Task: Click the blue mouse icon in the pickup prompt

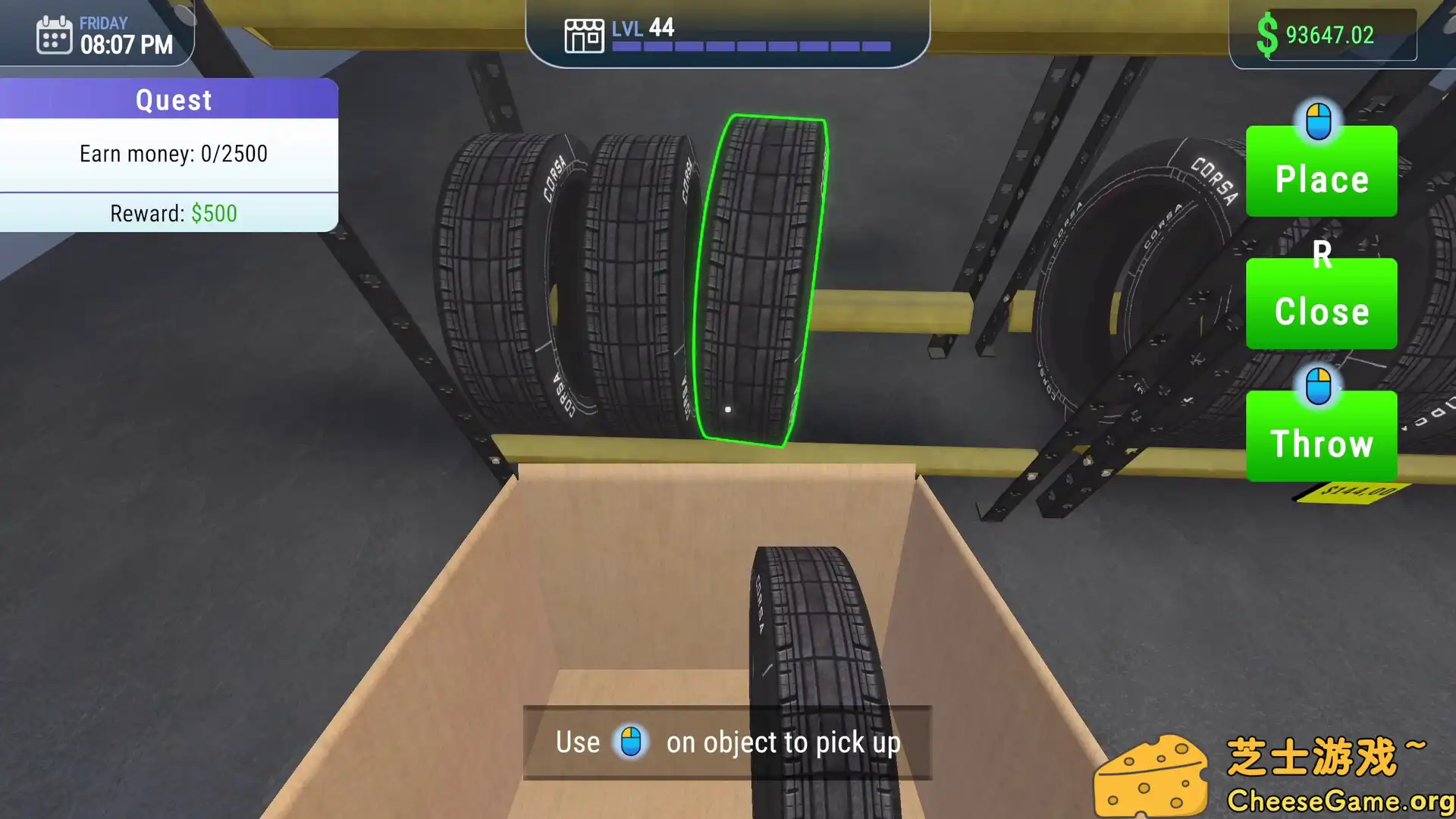Action: tap(632, 742)
